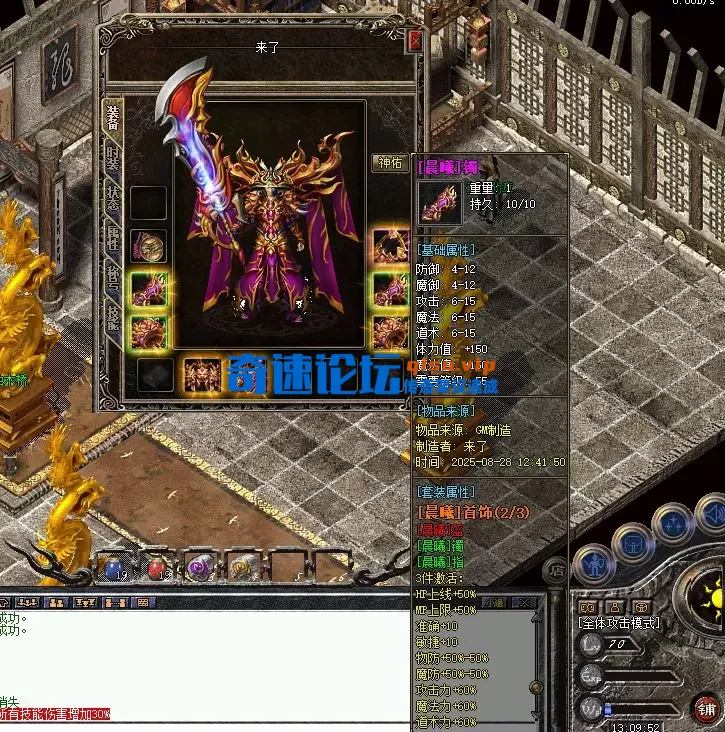Use the purple swirl scroll in the hotbar
This screenshot has width=725, height=732.
198,568
